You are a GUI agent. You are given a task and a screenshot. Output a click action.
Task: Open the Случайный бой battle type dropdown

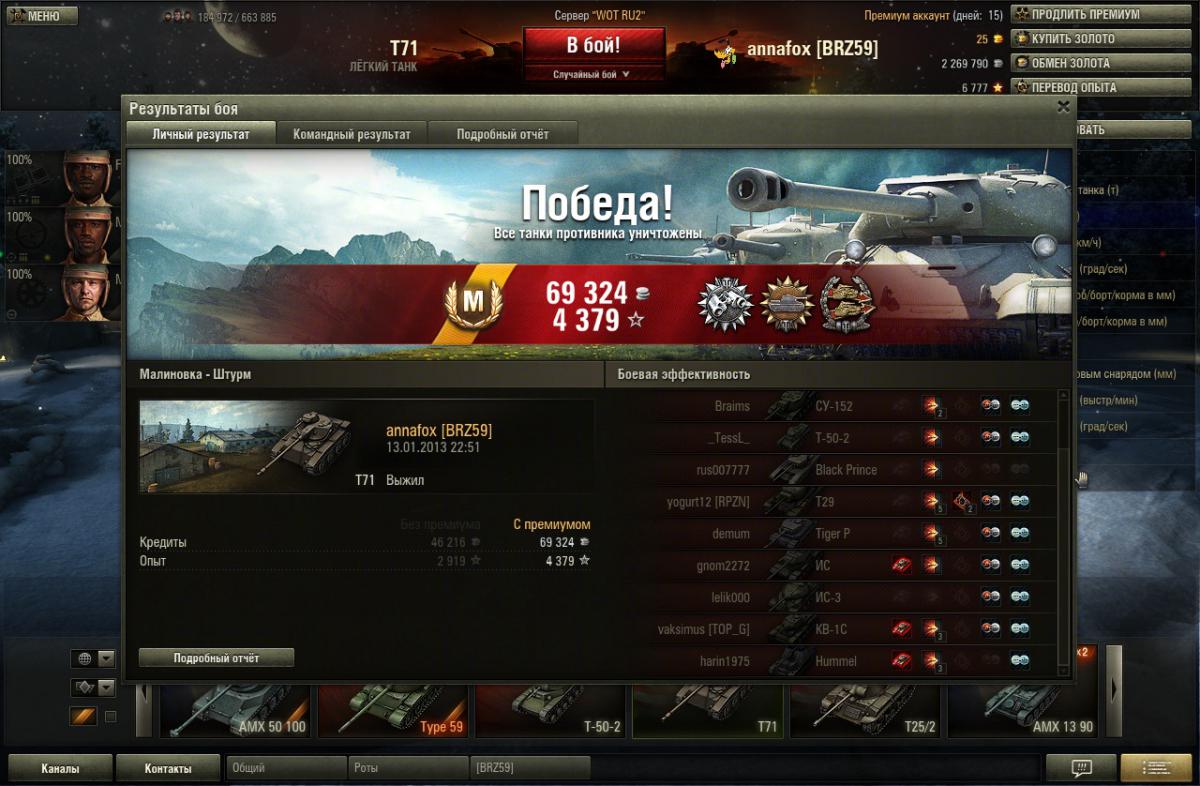(593, 74)
